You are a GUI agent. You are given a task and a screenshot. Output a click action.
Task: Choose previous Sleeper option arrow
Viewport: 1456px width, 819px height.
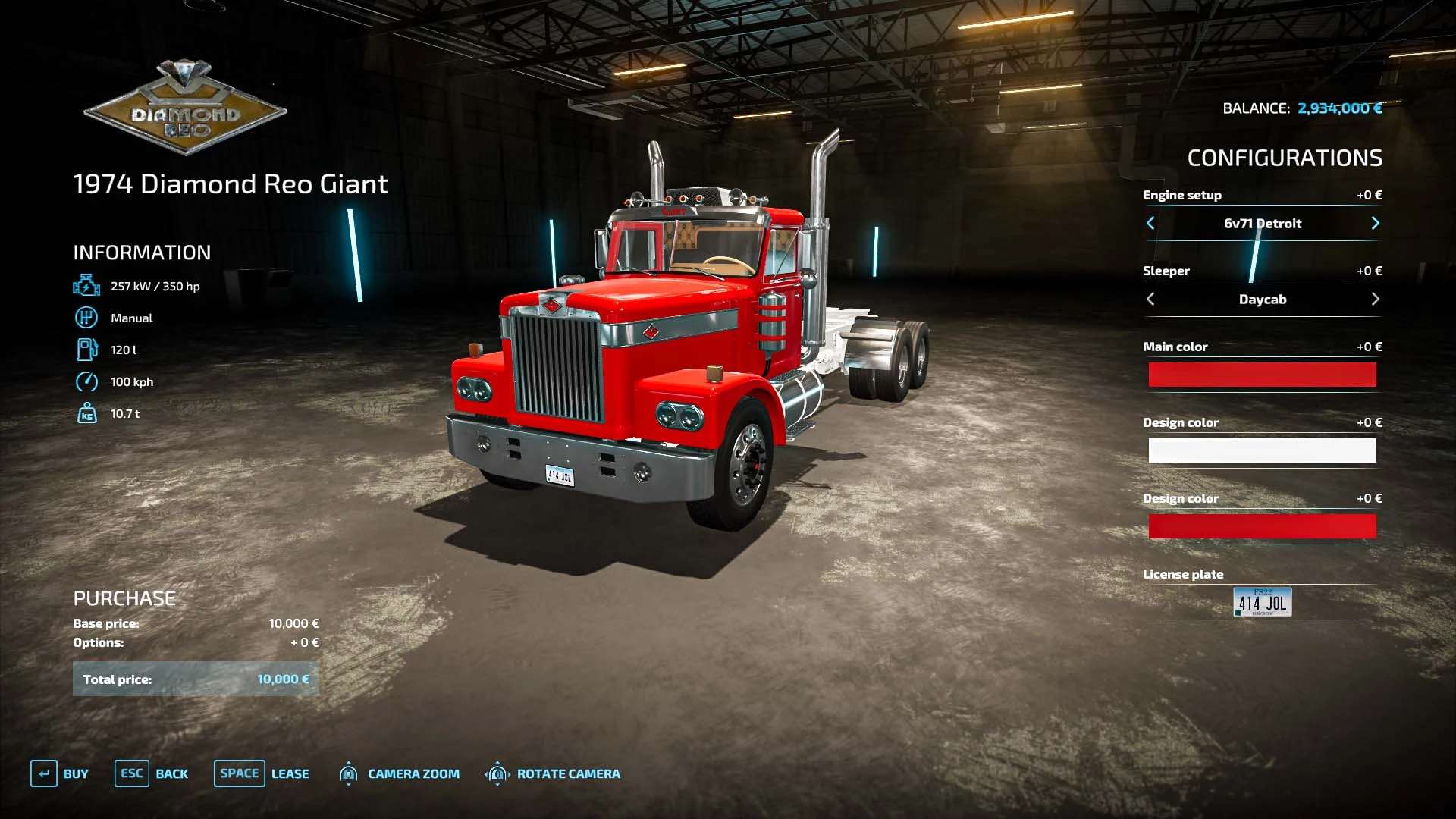pyautogui.click(x=1150, y=299)
